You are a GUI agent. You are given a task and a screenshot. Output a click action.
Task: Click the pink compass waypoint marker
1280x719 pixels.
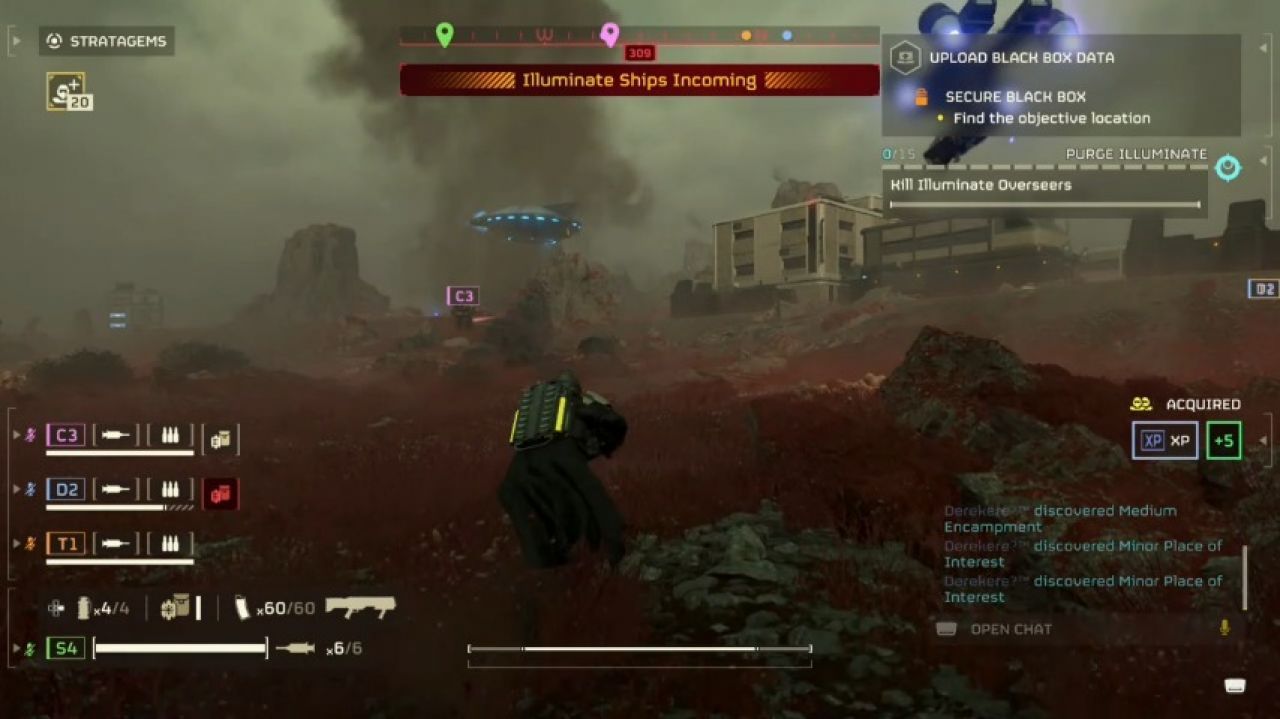(610, 35)
